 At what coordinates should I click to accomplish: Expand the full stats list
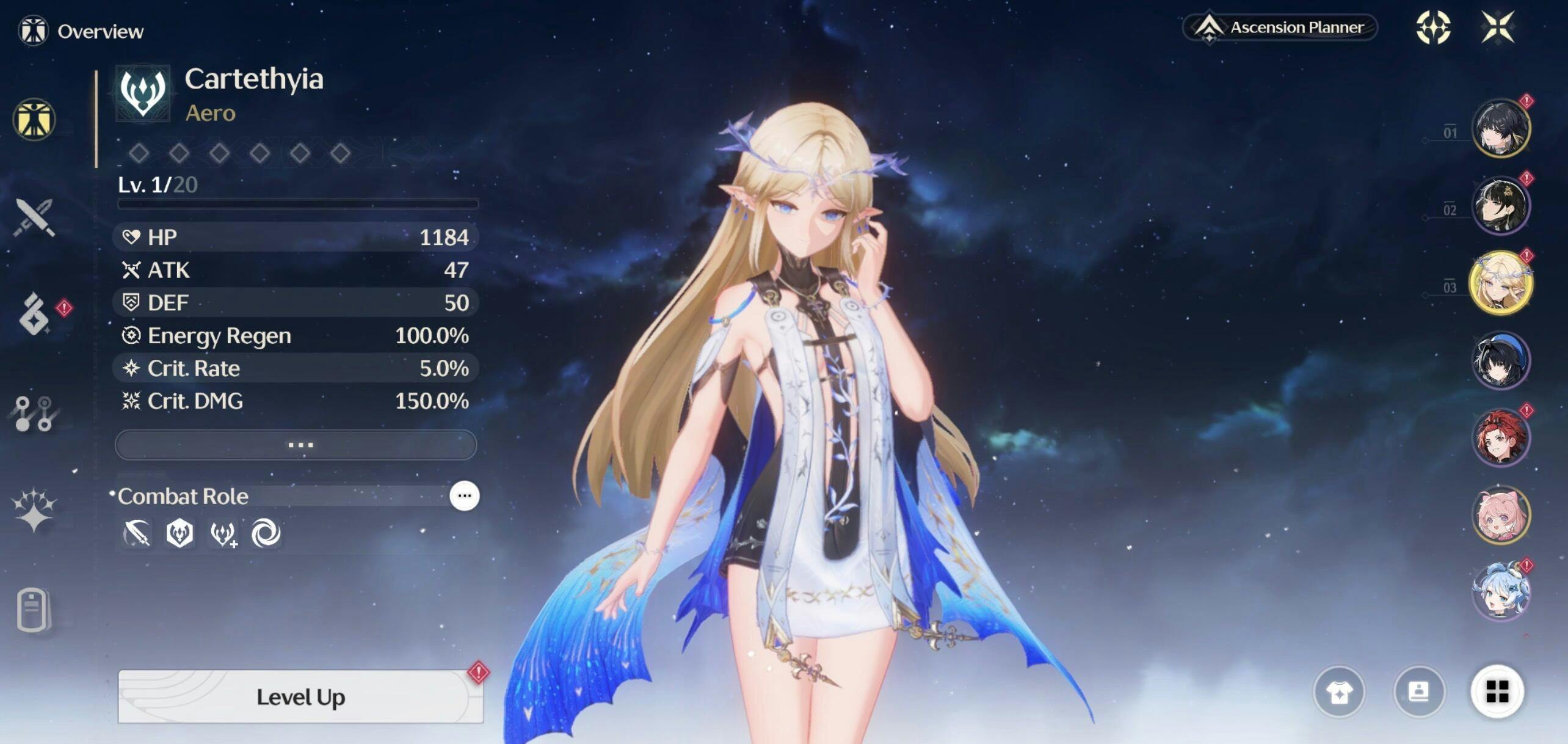(x=296, y=445)
